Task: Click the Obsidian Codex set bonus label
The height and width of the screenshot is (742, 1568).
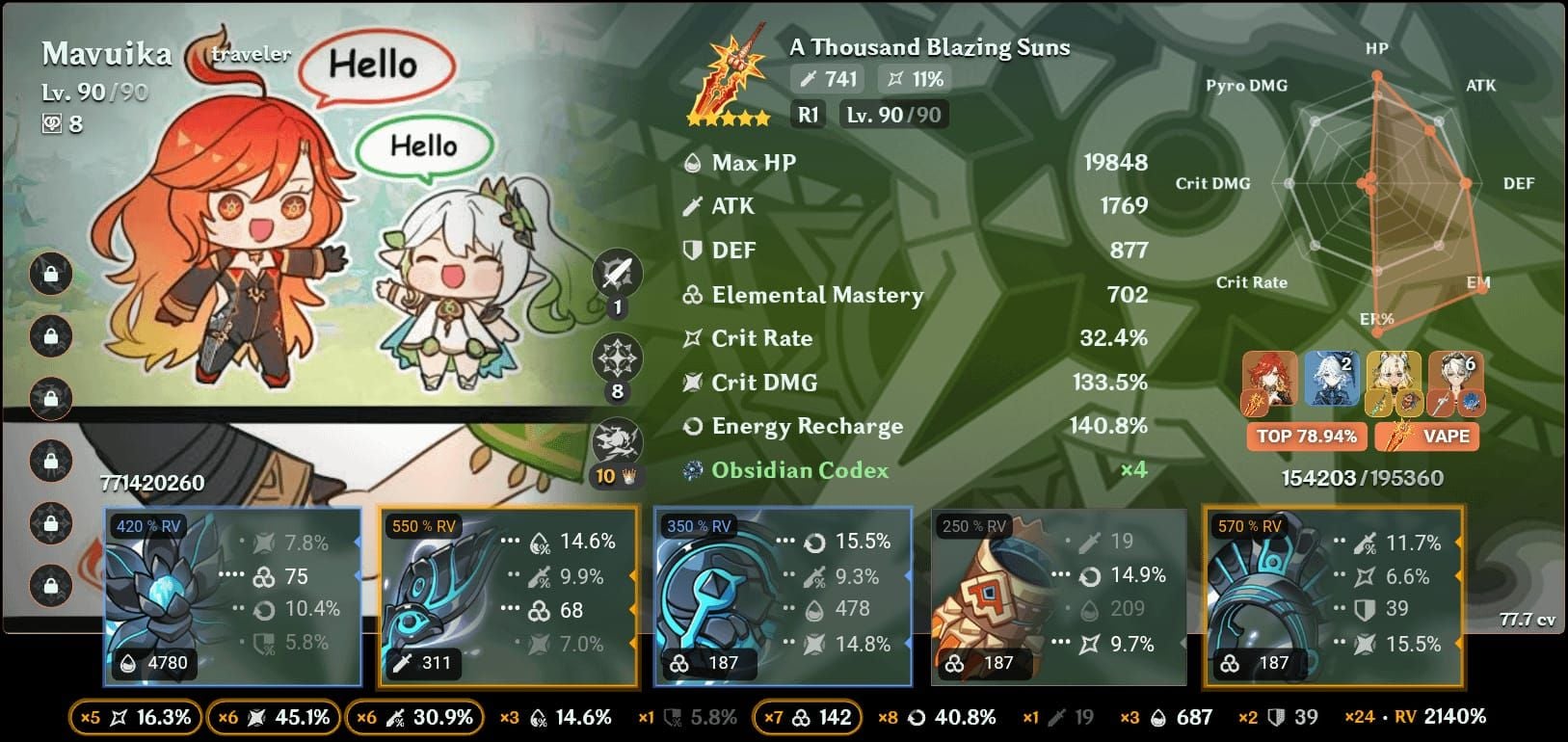Action: tap(799, 470)
